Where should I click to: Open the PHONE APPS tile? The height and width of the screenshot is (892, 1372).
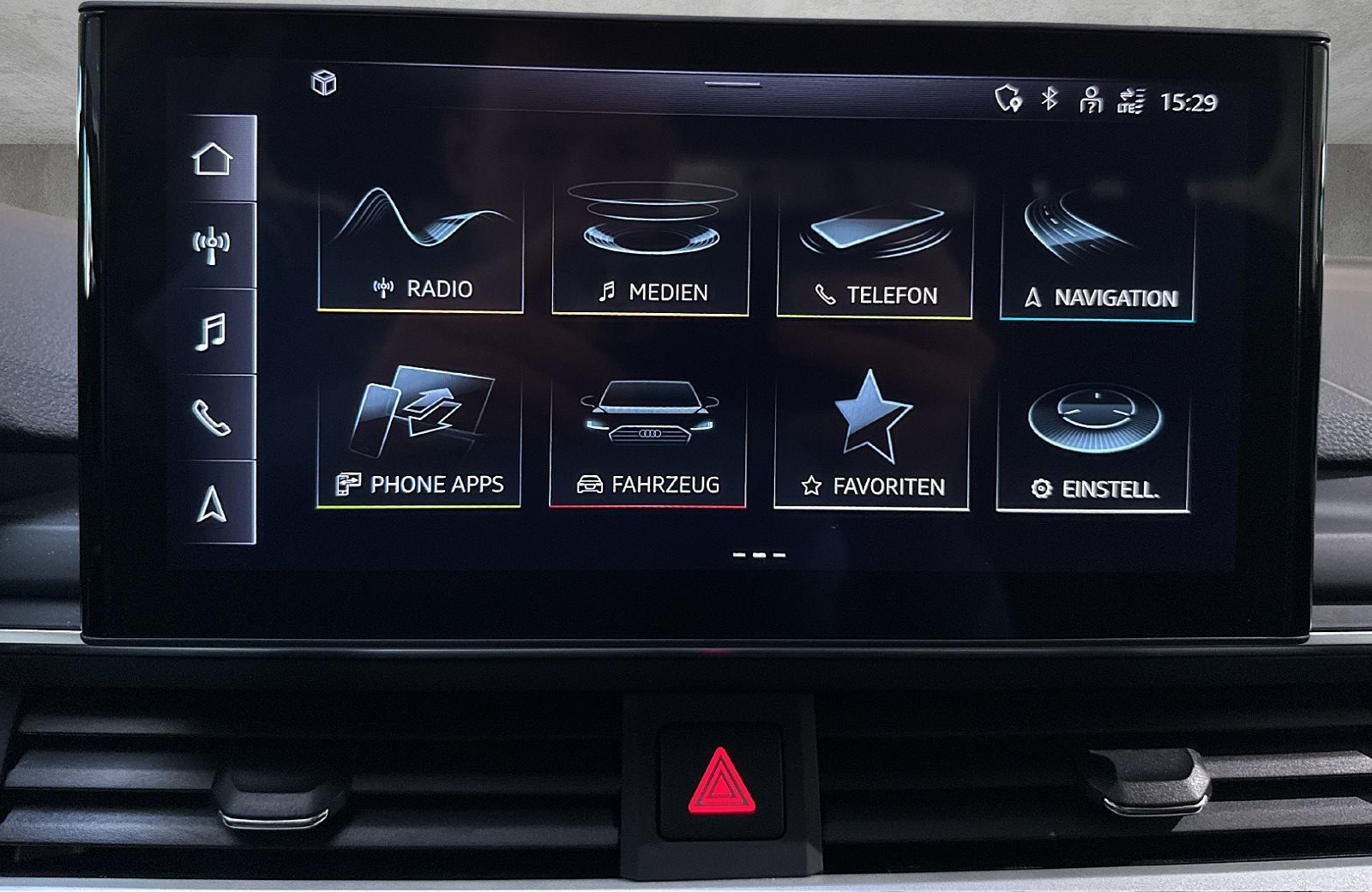423,437
